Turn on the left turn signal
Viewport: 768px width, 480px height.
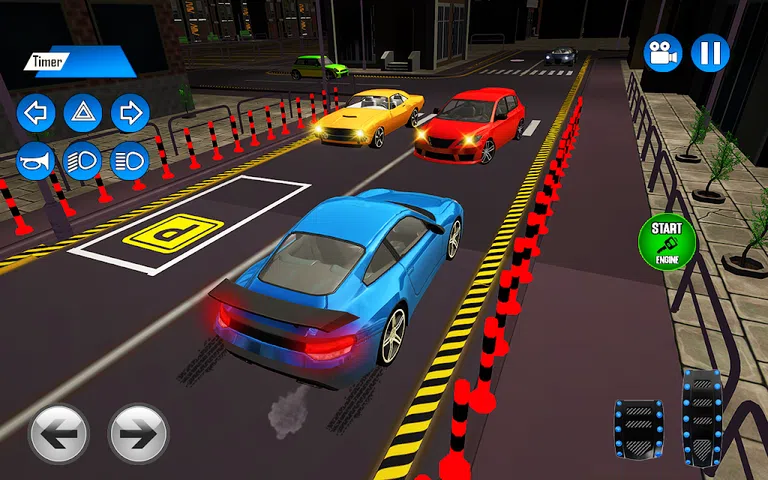pyautogui.click(x=36, y=113)
